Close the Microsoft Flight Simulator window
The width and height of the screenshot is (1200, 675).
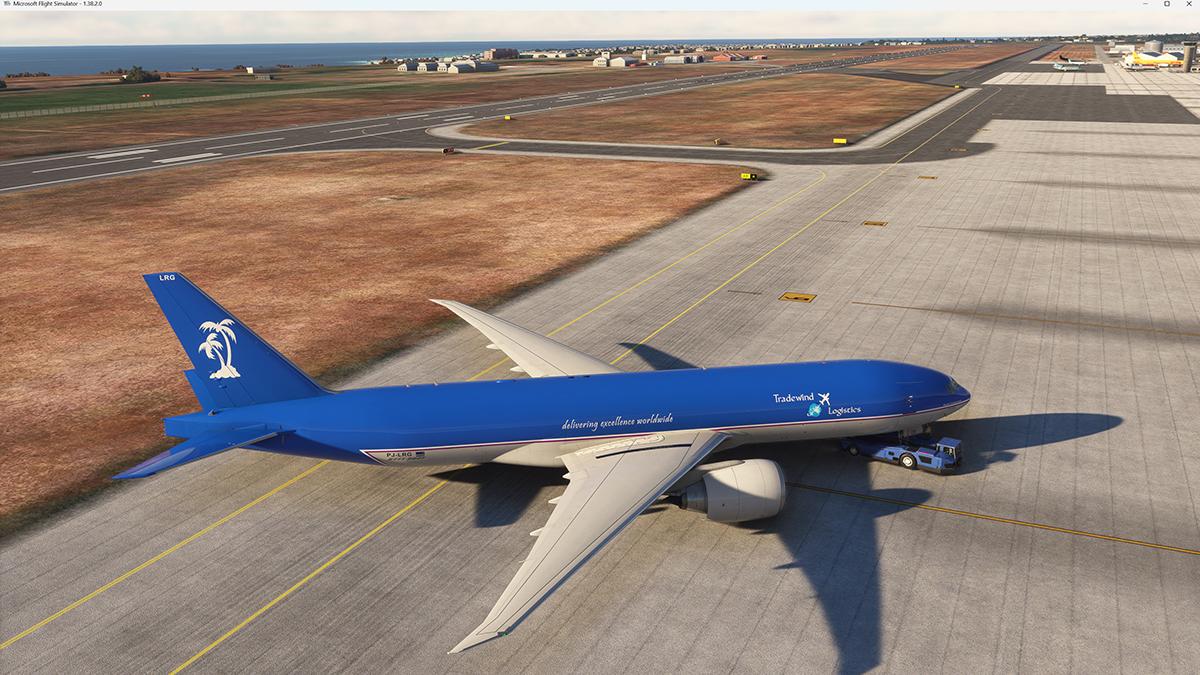click(x=1189, y=4)
